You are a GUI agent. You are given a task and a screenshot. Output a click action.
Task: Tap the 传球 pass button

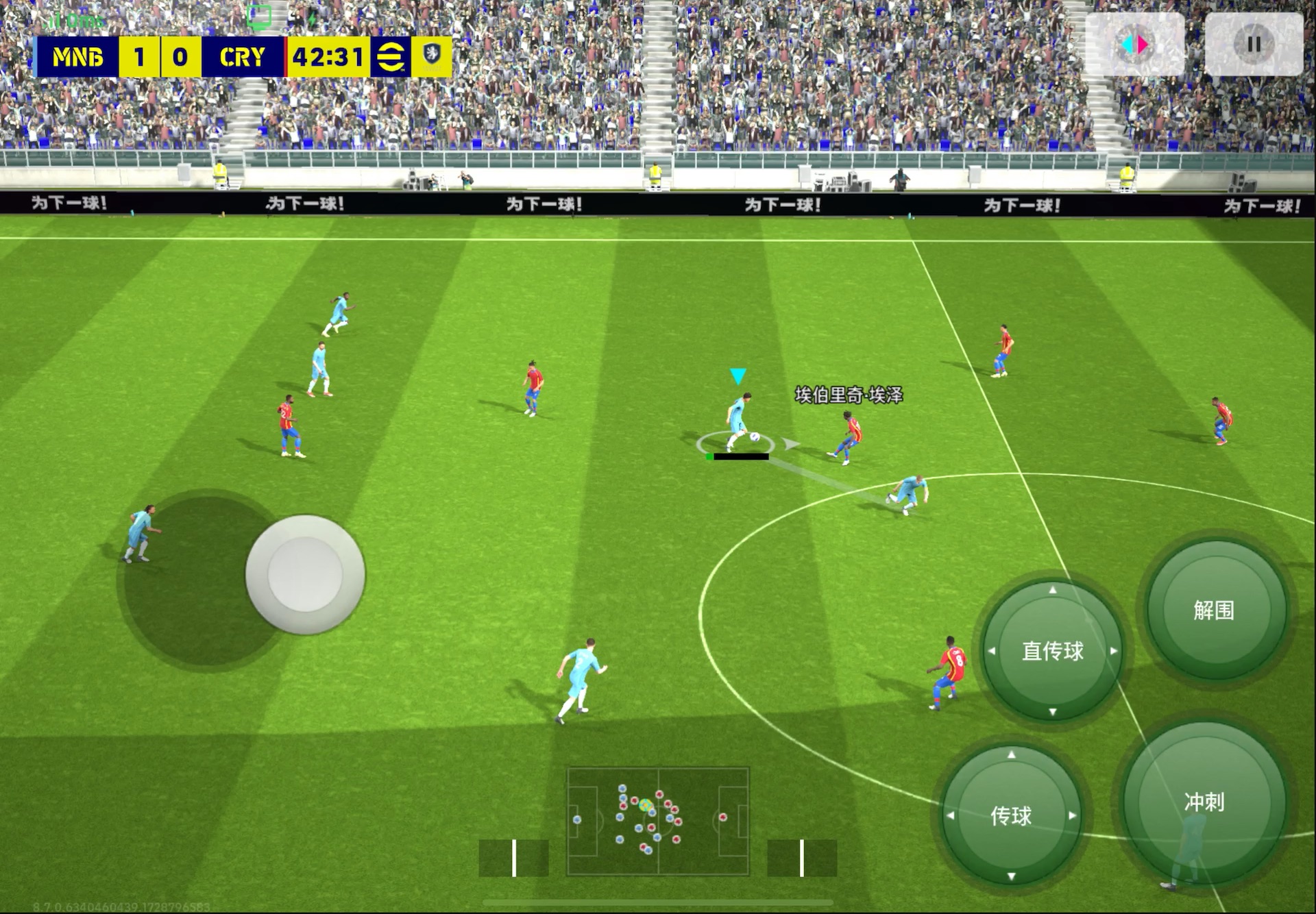point(1011,815)
